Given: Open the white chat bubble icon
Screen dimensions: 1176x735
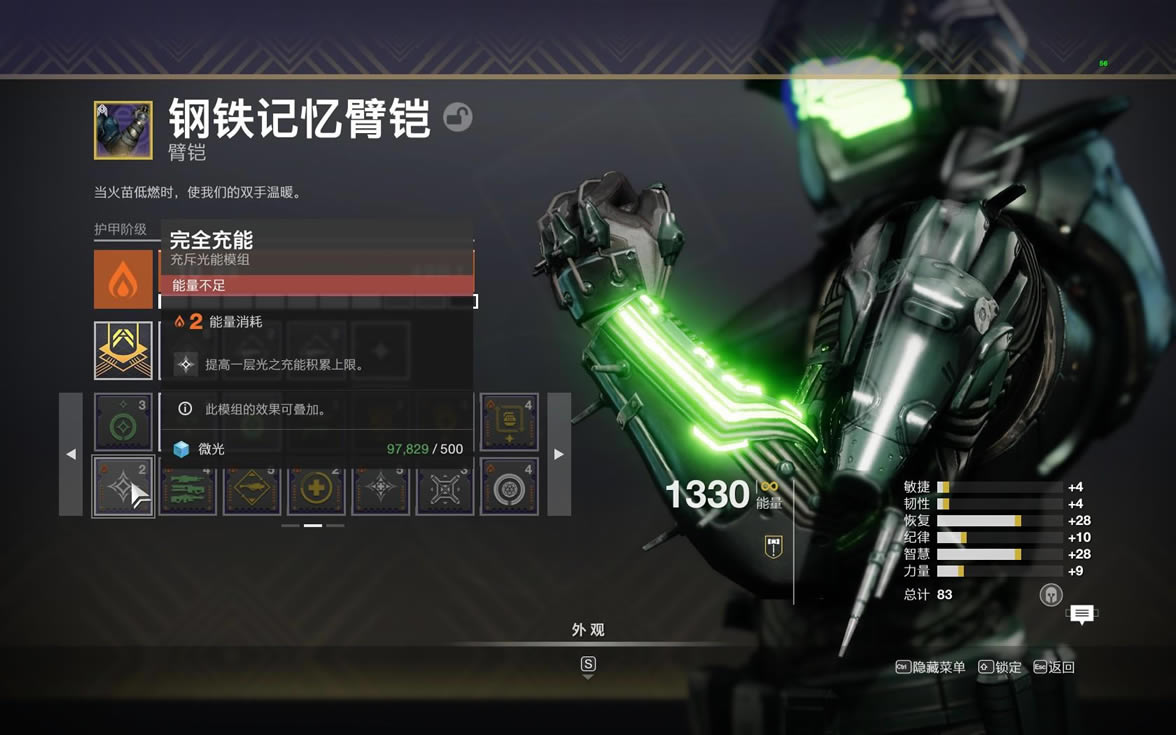Looking at the screenshot, I should [1081, 614].
